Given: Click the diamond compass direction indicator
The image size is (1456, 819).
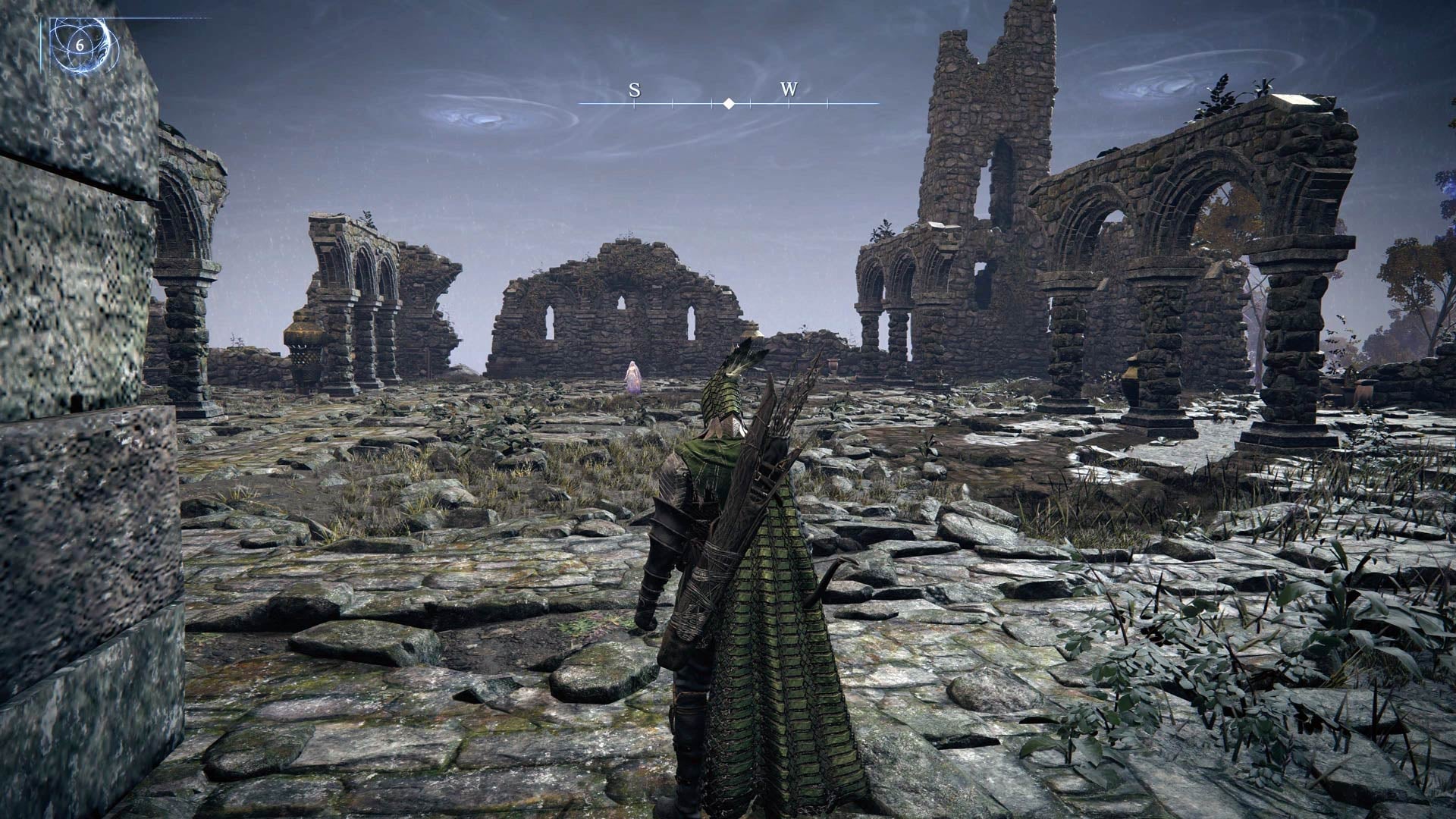Looking at the screenshot, I should tap(730, 102).
